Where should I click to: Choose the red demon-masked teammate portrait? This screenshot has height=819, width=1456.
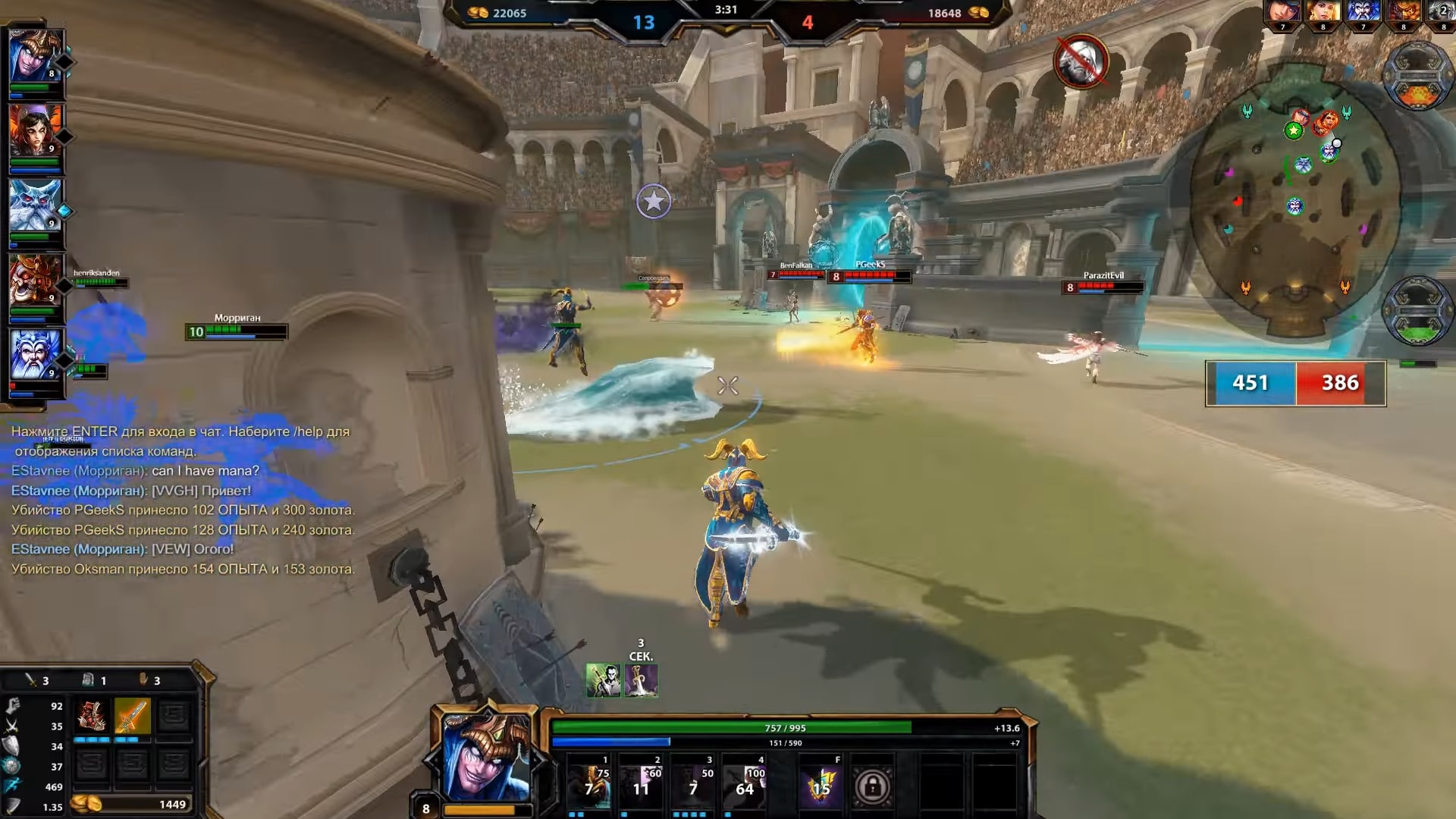35,281
